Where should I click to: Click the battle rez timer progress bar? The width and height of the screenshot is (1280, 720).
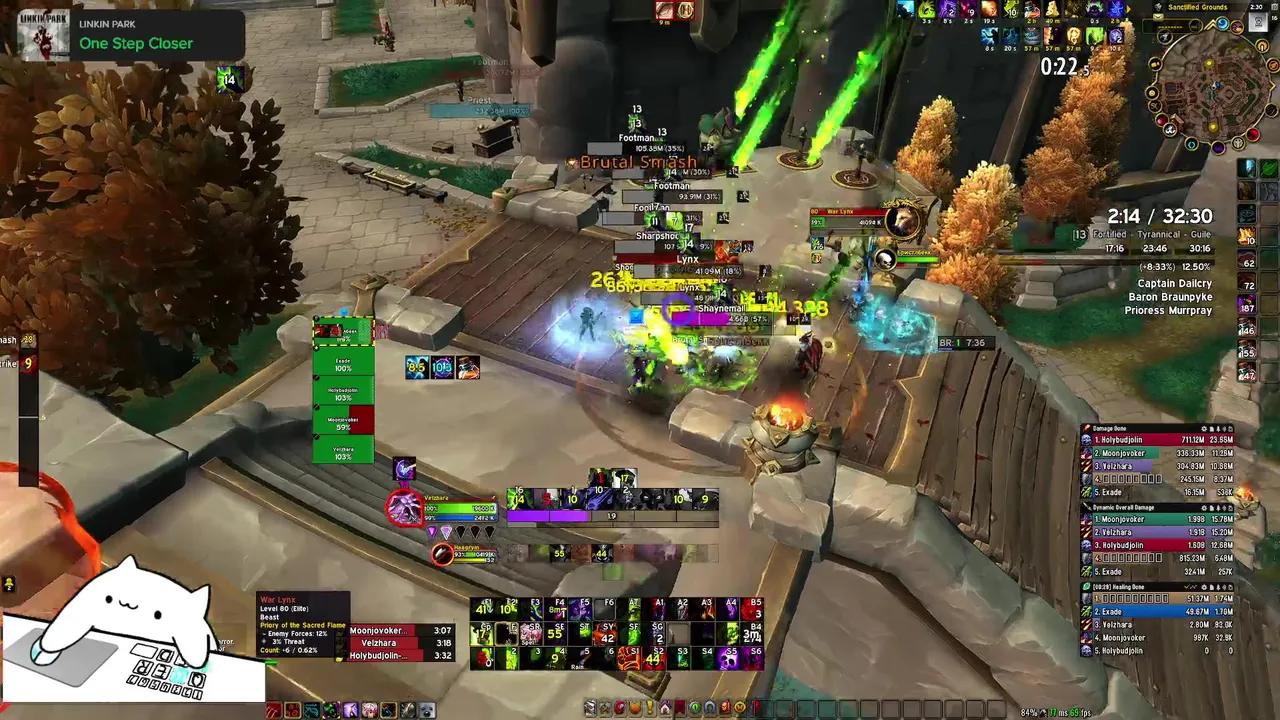pos(965,342)
